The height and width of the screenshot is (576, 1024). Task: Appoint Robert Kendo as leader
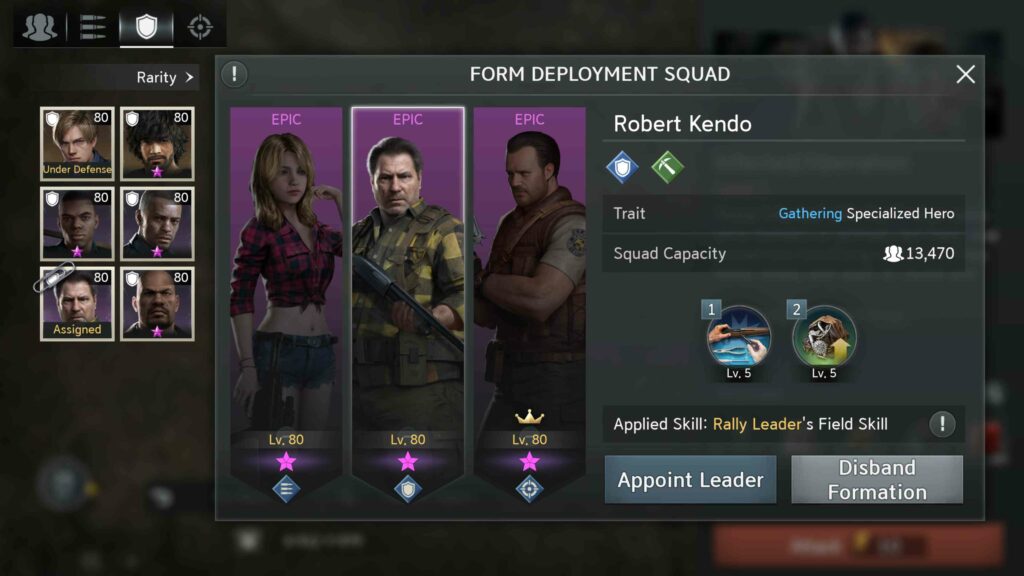(x=690, y=480)
